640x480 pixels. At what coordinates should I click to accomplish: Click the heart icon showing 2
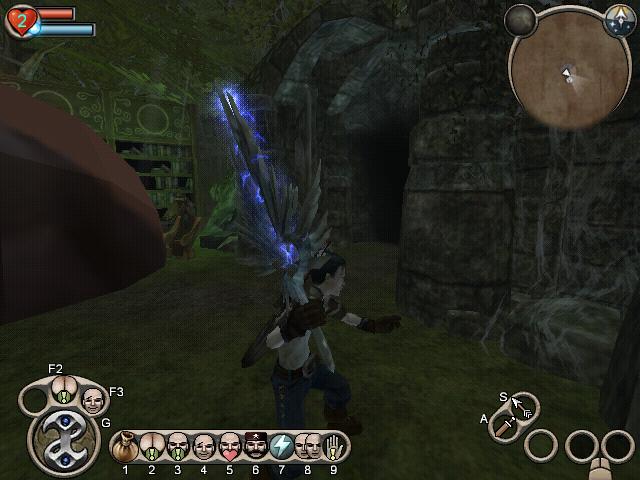click(x=20, y=22)
